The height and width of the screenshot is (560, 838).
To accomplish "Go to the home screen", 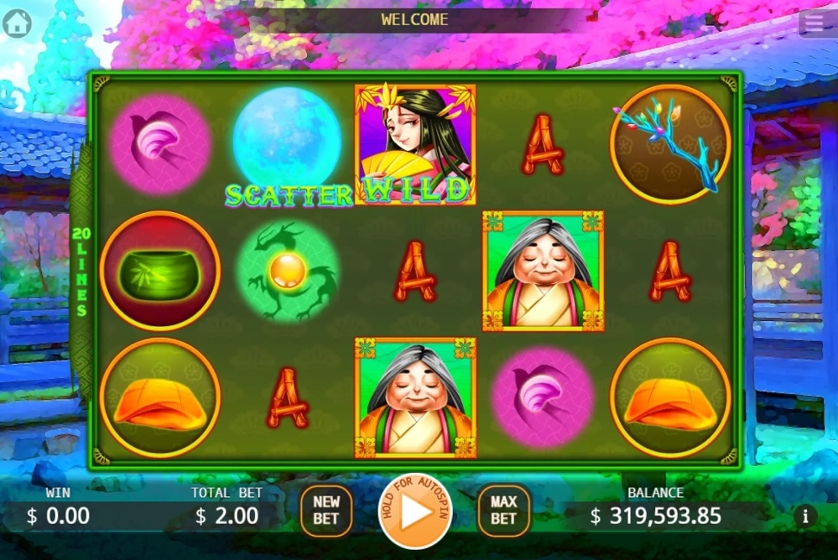I will (17, 22).
